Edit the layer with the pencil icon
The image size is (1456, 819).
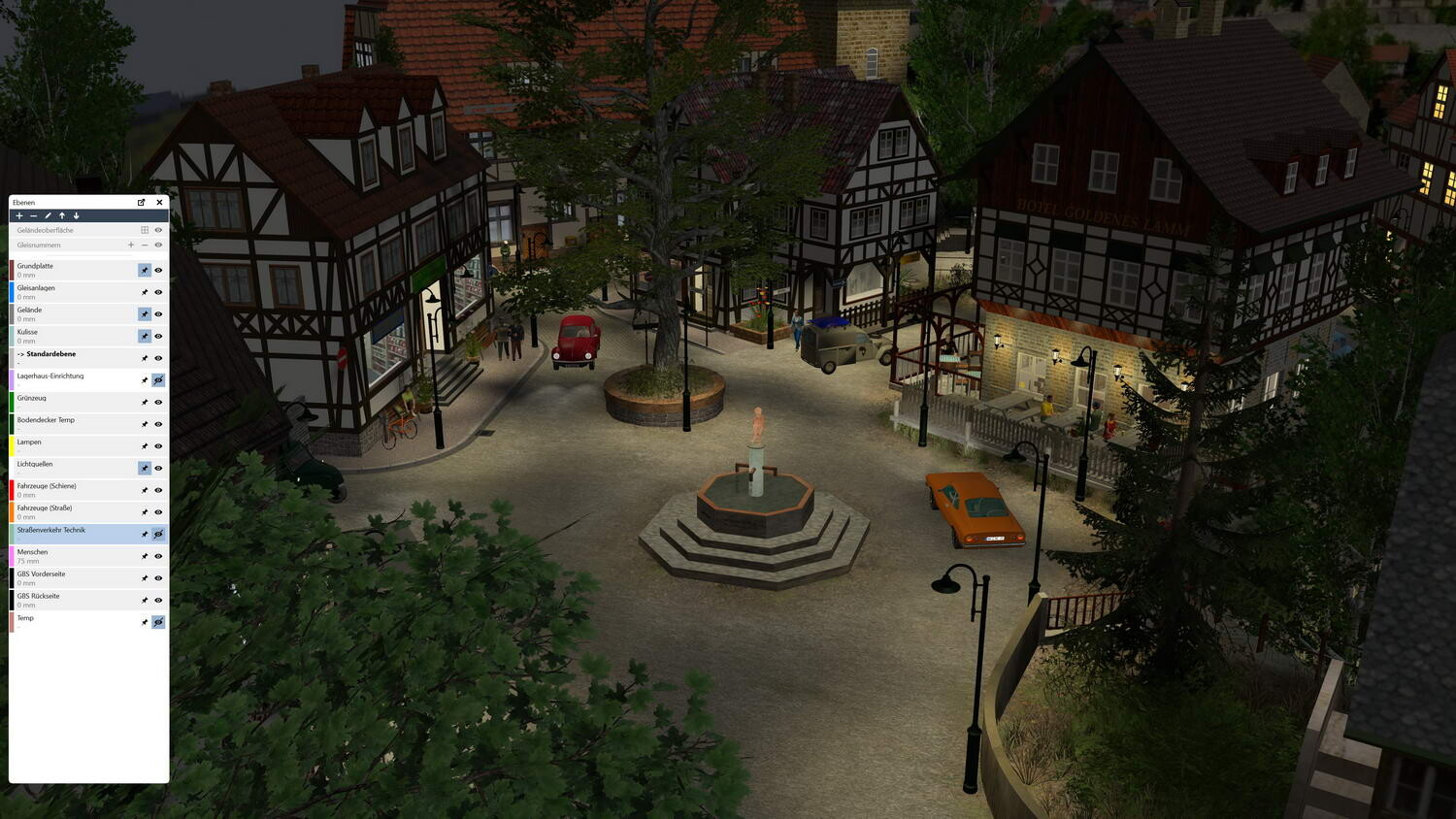[x=48, y=216]
